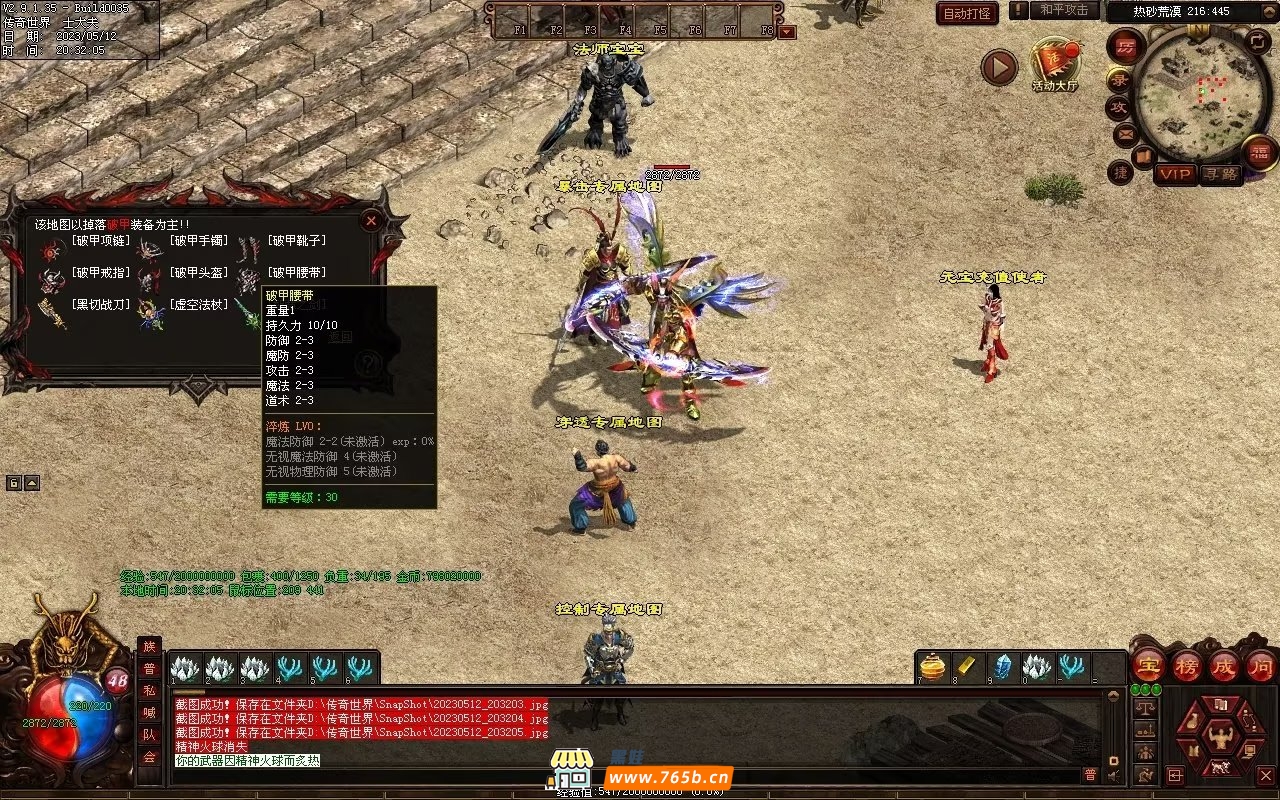This screenshot has width=1280, height=800.
Task: Select the blue crystal hotbar slot
Action: (1002, 667)
